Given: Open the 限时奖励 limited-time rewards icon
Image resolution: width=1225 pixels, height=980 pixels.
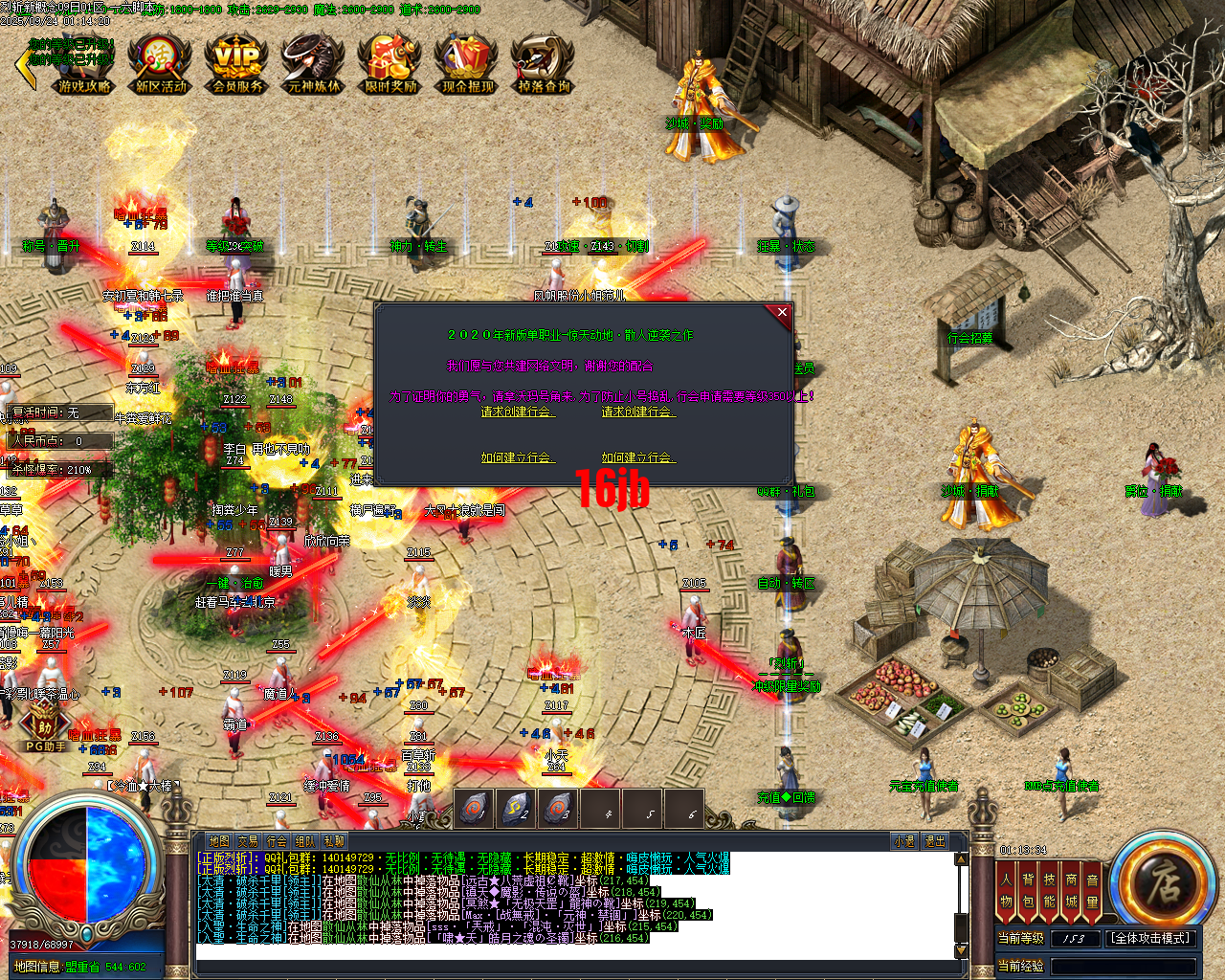Looking at the screenshot, I should click(390, 63).
